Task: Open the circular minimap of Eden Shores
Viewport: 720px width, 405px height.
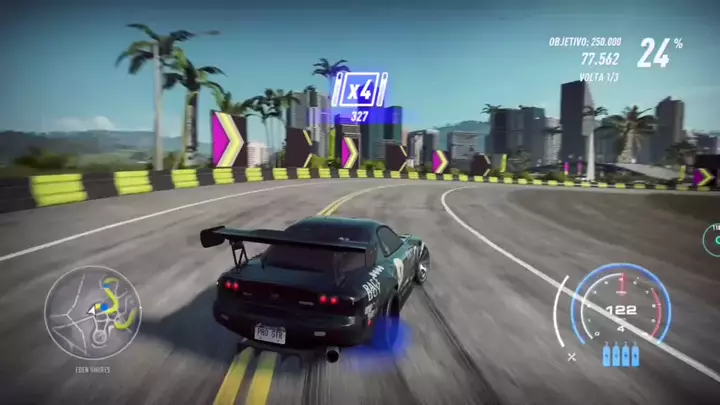Action: (93, 314)
